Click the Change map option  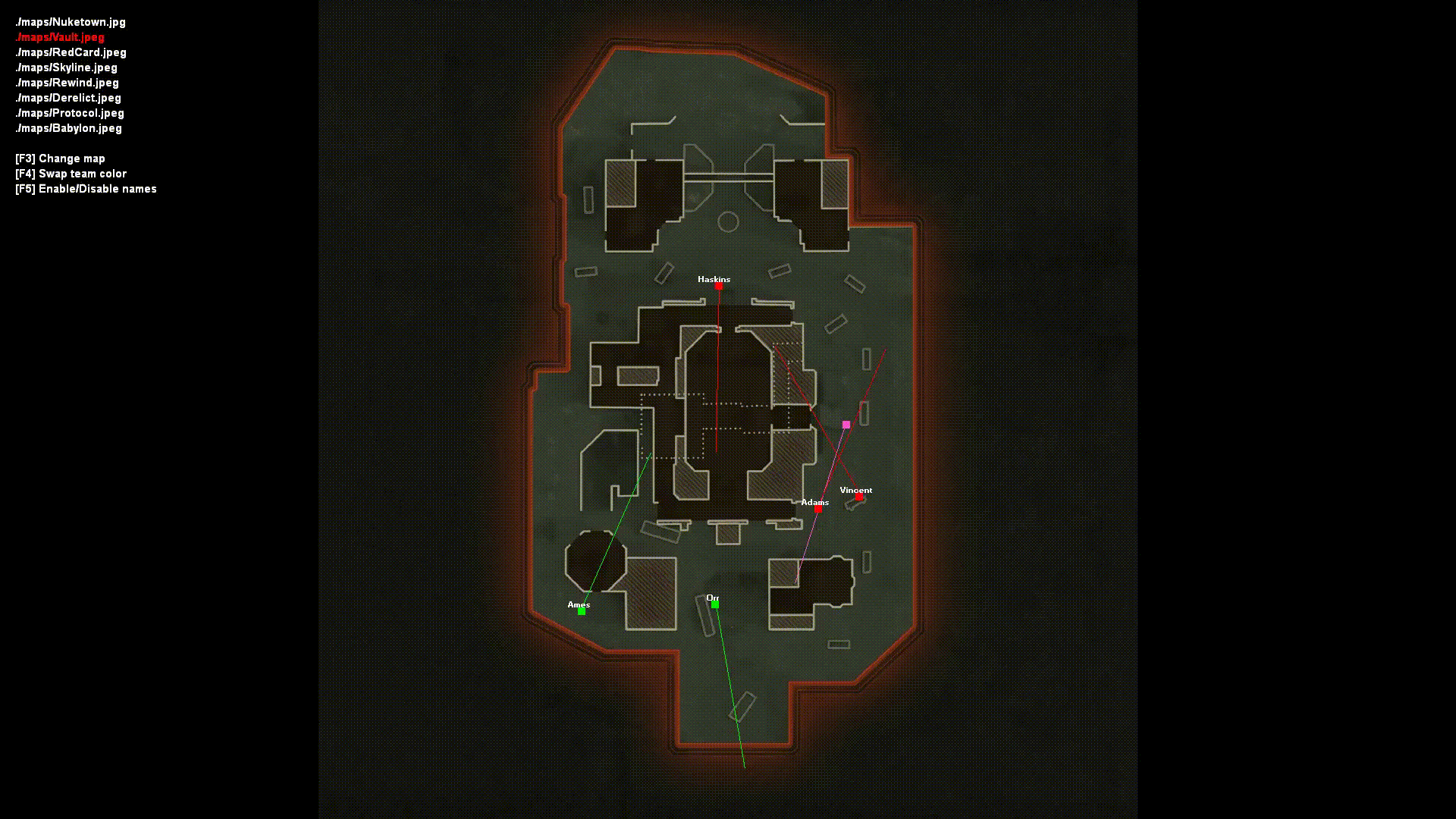(60, 158)
